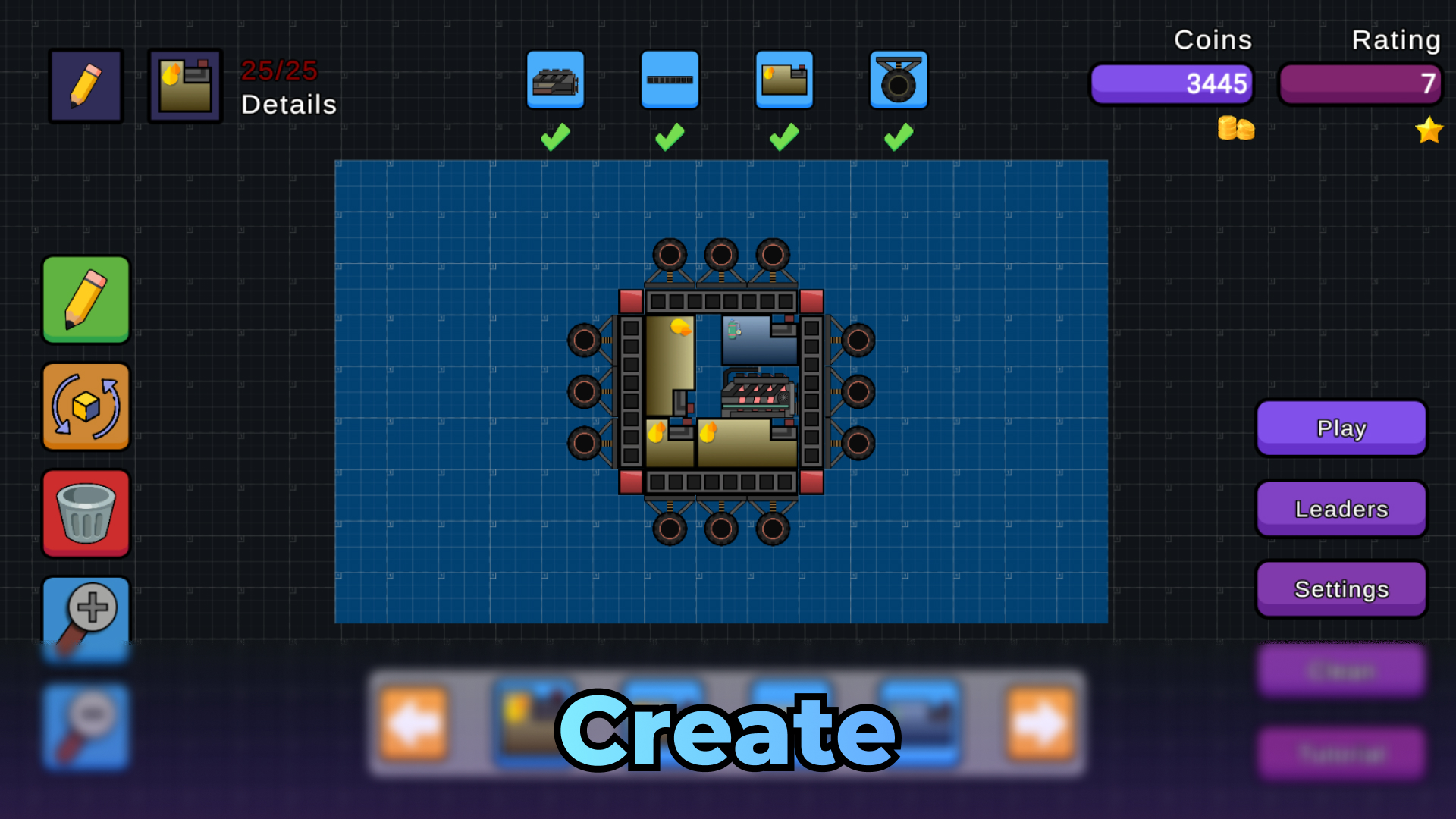
Task: Toggle the wheel category checkmark
Action: coord(898,135)
